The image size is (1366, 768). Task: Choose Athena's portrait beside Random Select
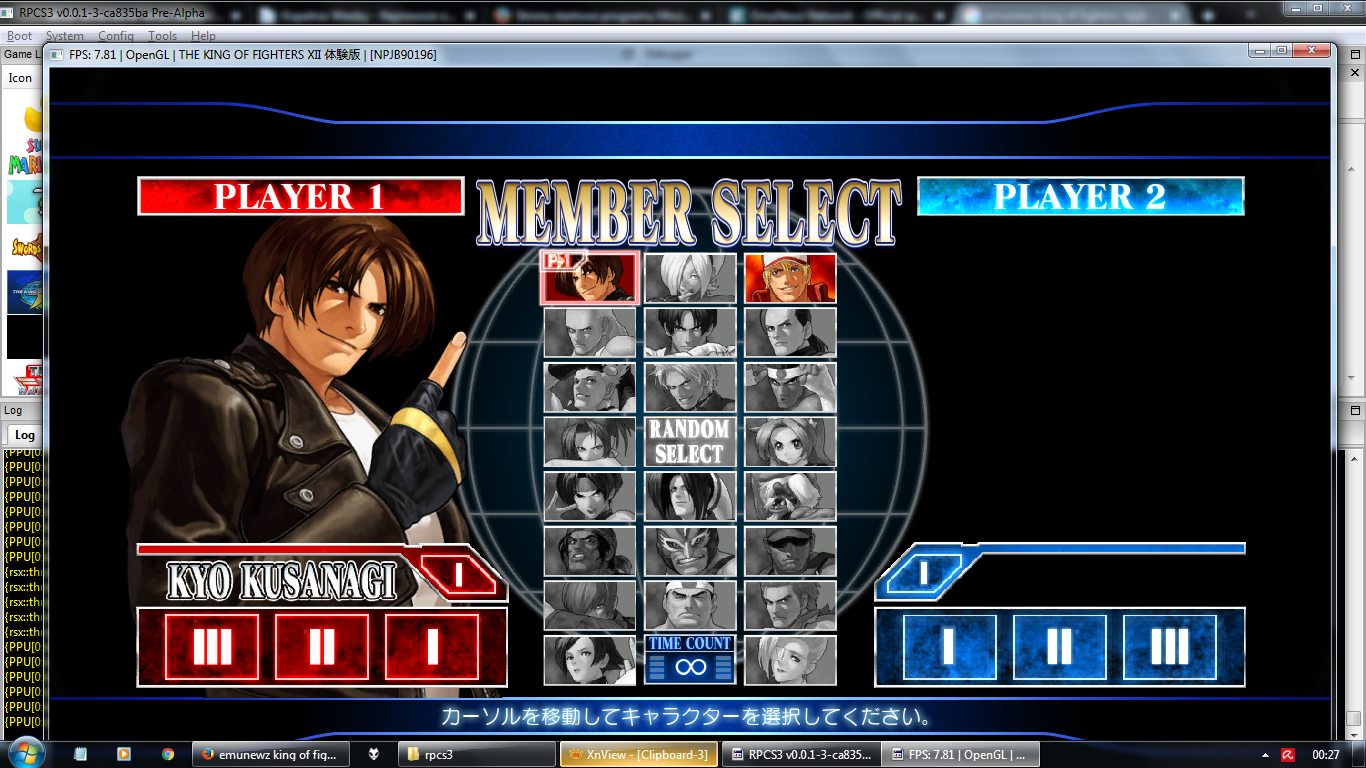[790, 441]
